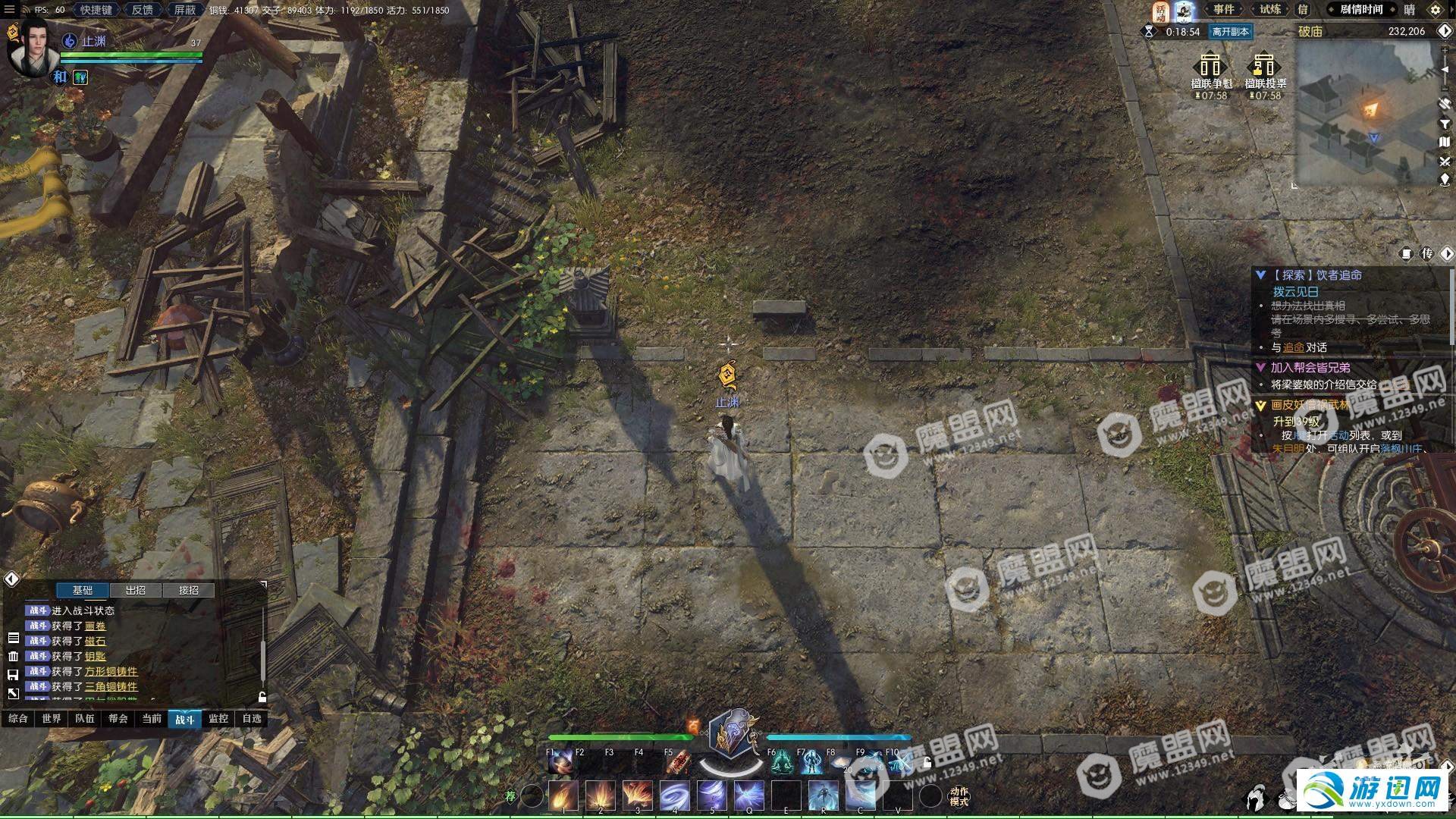Switch chat to the 世界 tab
The width and height of the screenshot is (1456, 819).
[x=52, y=718]
